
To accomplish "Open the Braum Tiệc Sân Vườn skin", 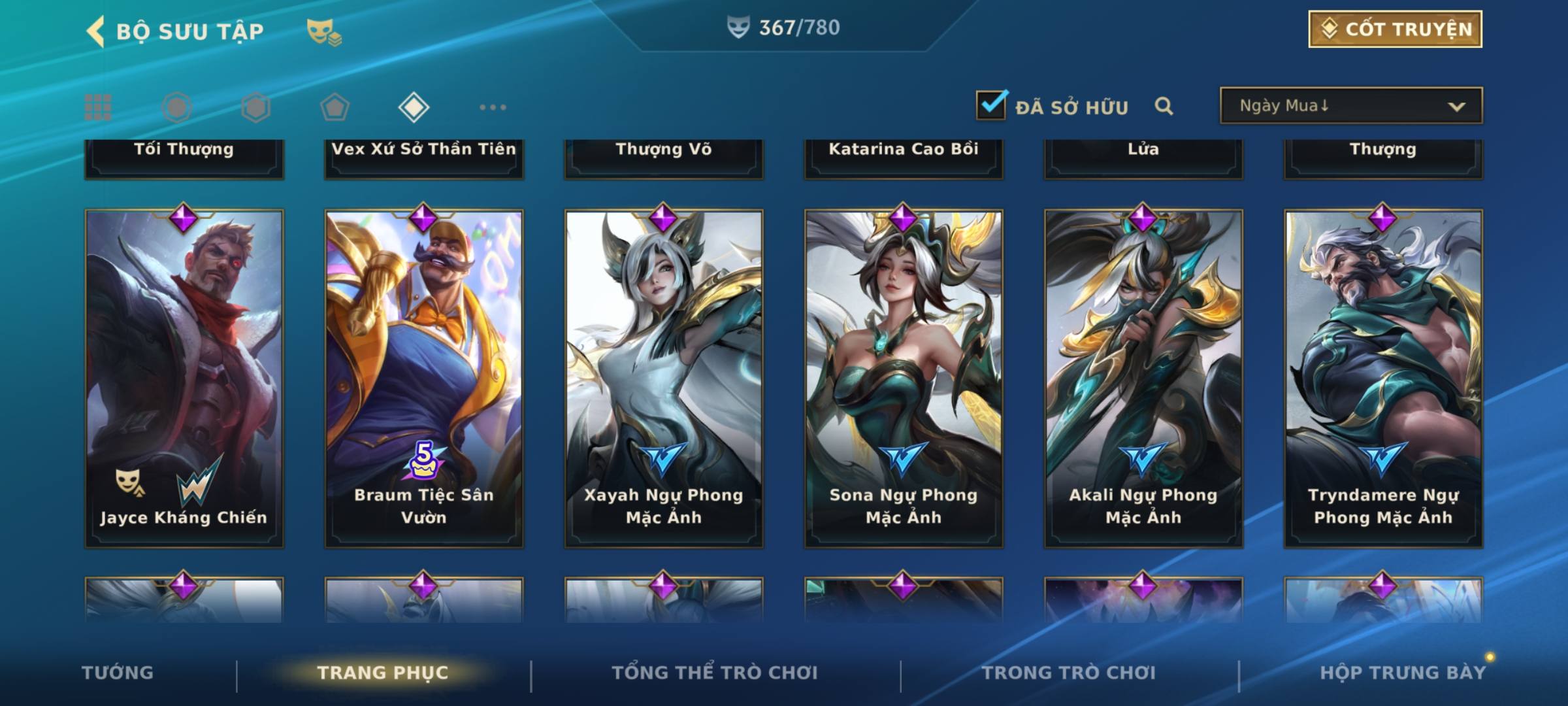I will click(424, 378).
